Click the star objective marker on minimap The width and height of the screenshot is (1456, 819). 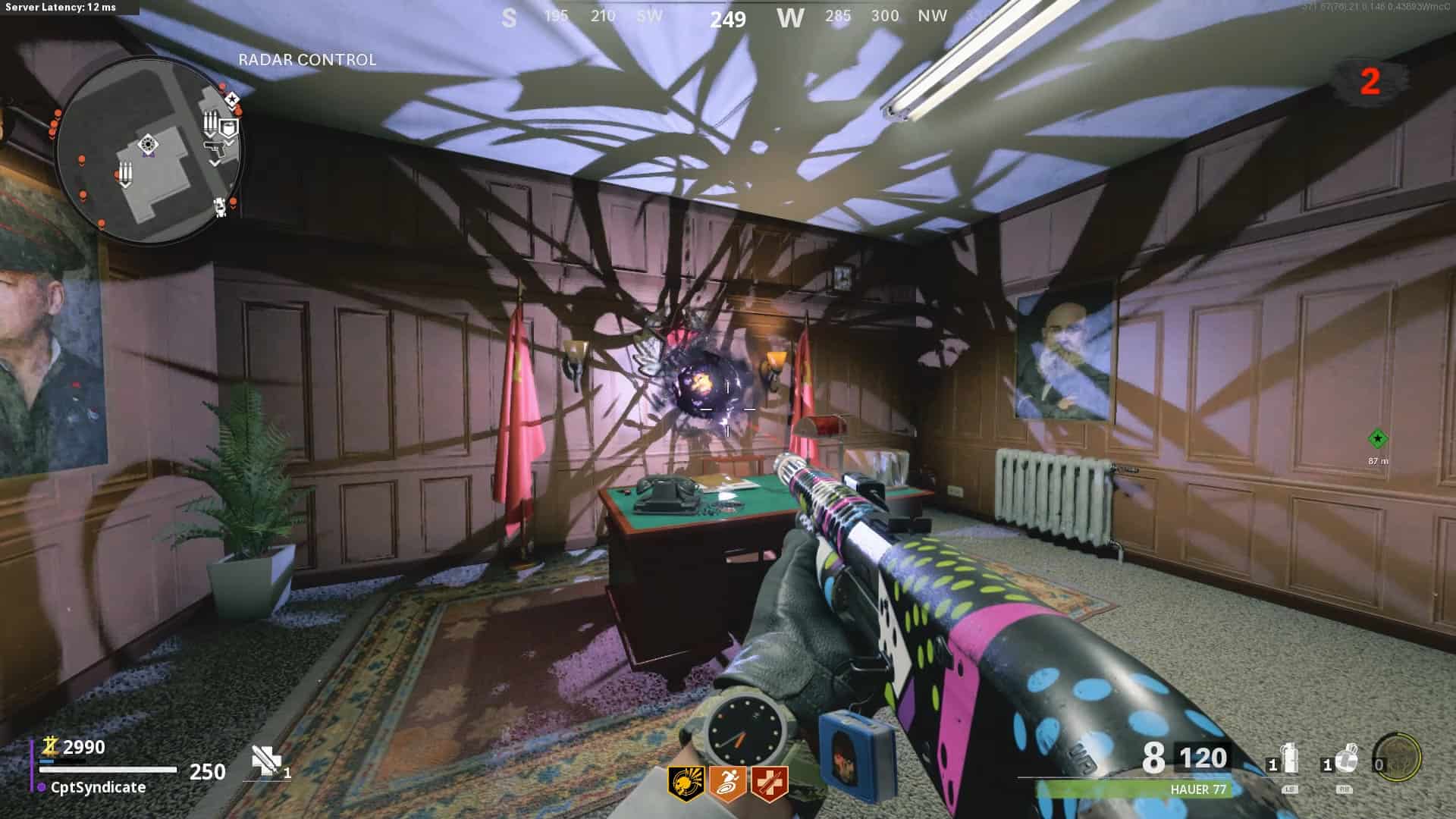(x=233, y=99)
